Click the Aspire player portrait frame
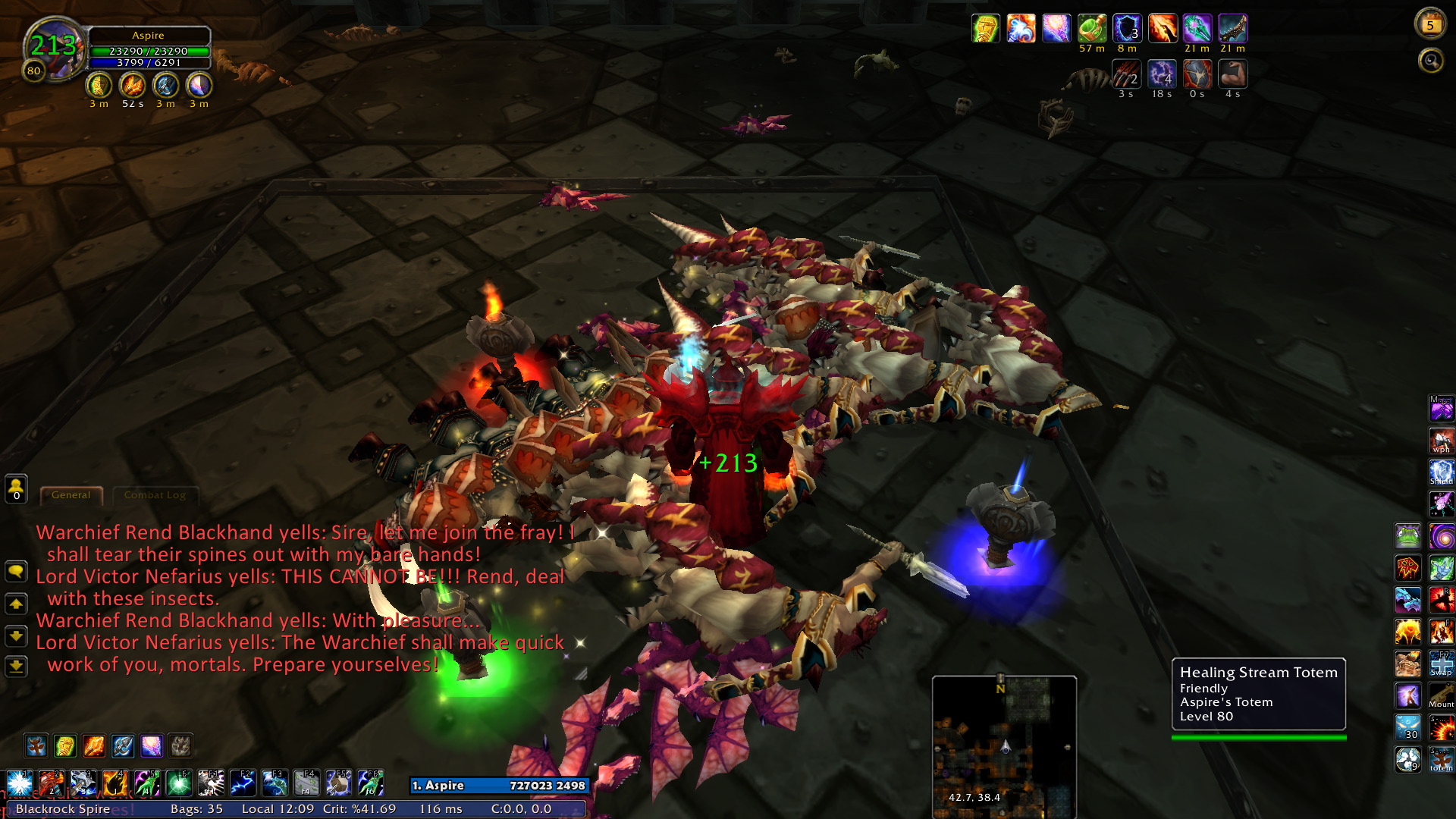The height and width of the screenshot is (819, 1456). (53, 47)
